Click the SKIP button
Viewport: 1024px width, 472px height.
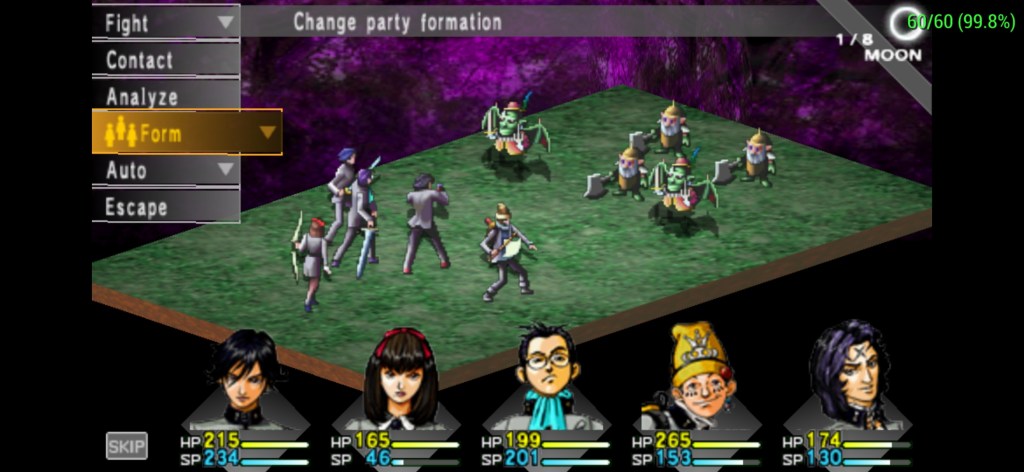(127, 445)
